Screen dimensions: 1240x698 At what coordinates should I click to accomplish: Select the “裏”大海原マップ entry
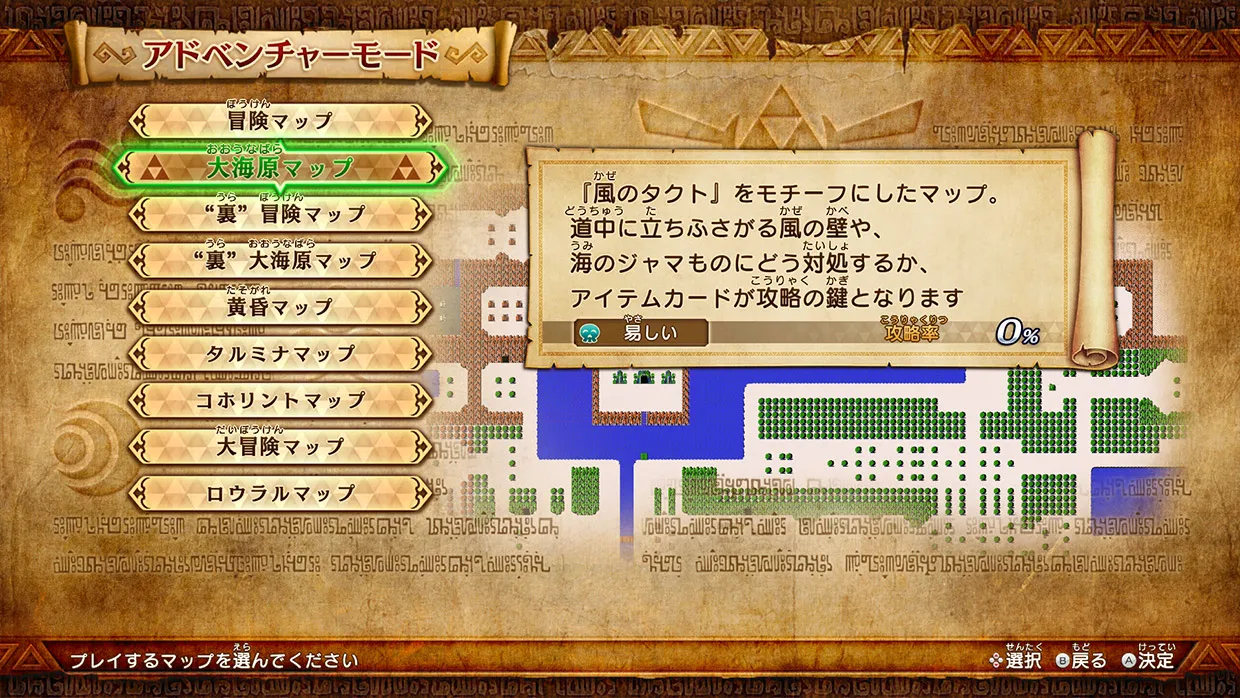(x=280, y=261)
